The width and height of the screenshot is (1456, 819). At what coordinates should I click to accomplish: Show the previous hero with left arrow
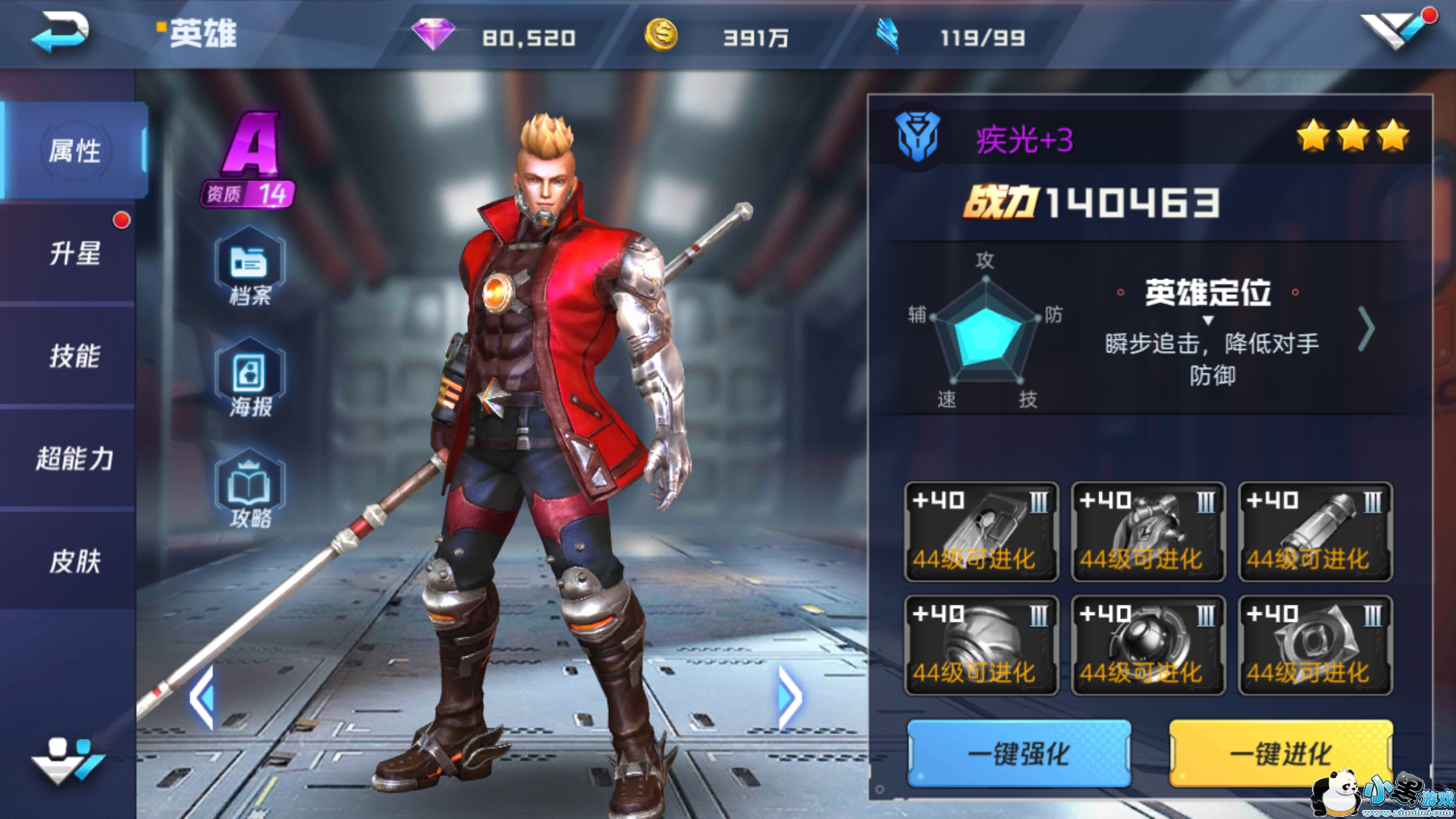pos(202,698)
